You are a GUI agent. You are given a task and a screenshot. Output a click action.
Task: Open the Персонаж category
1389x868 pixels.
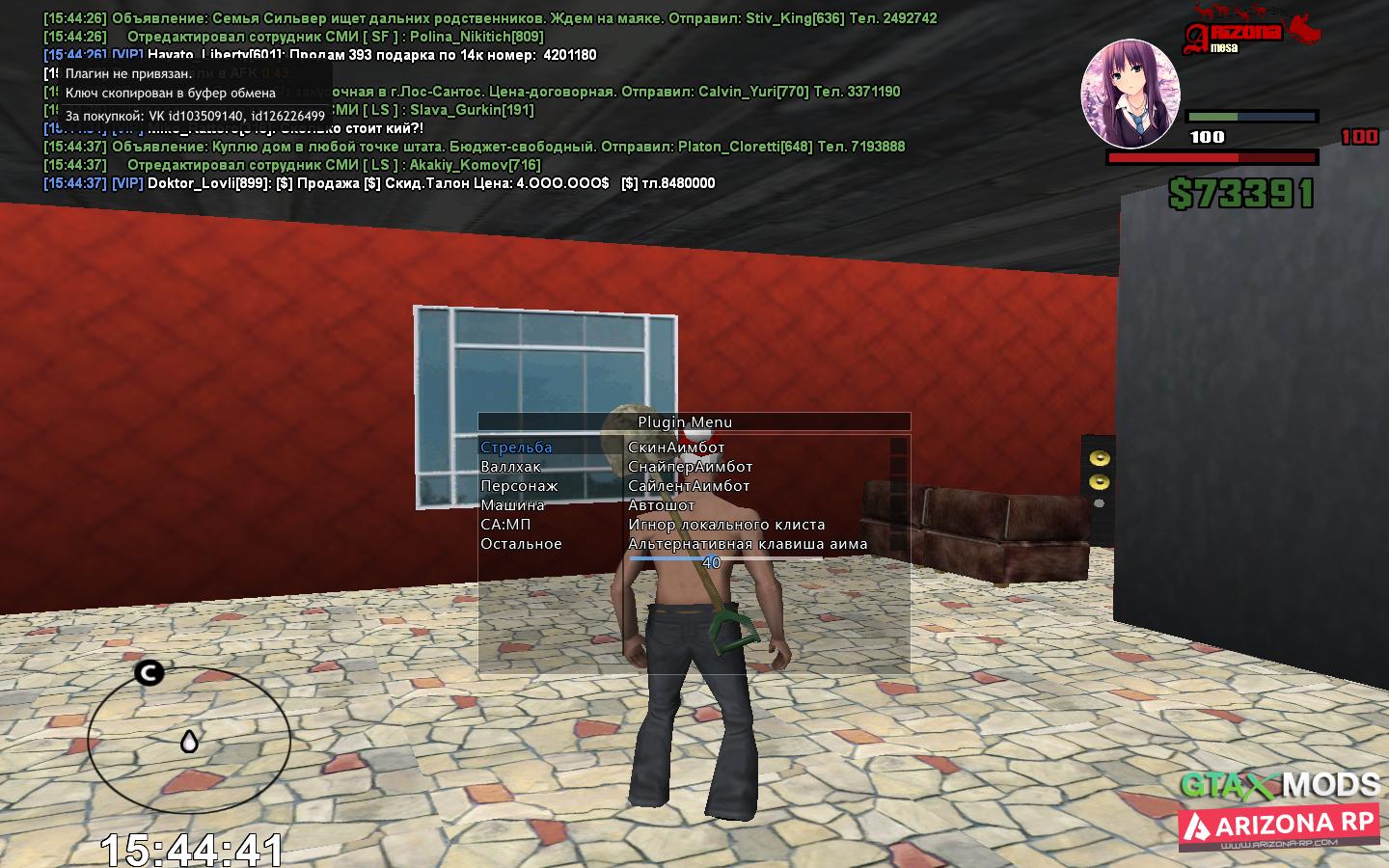pyautogui.click(x=519, y=486)
